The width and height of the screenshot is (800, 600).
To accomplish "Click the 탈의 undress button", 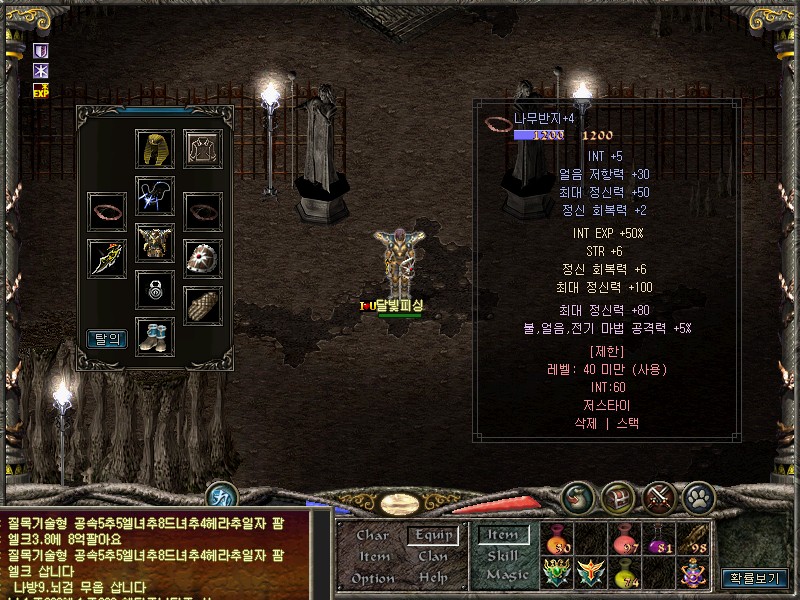I will [107, 338].
